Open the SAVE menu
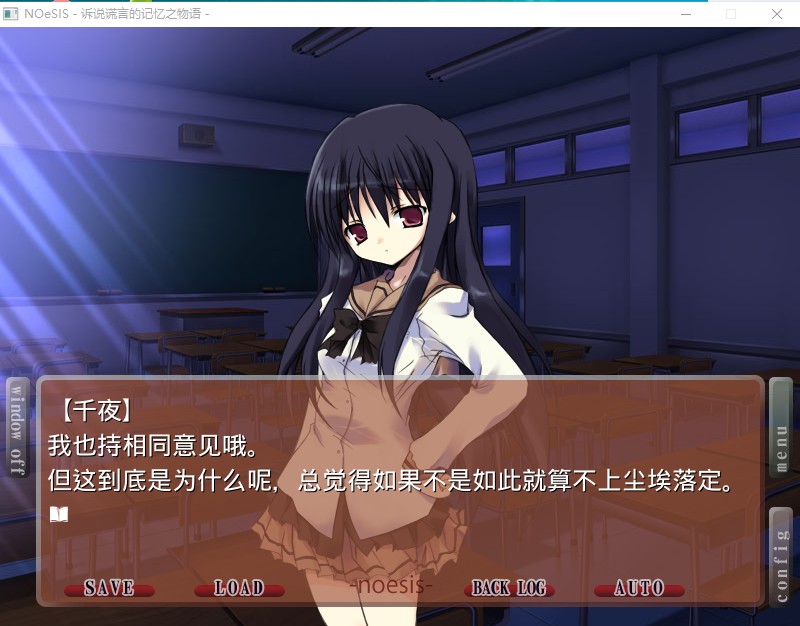 pyautogui.click(x=109, y=588)
